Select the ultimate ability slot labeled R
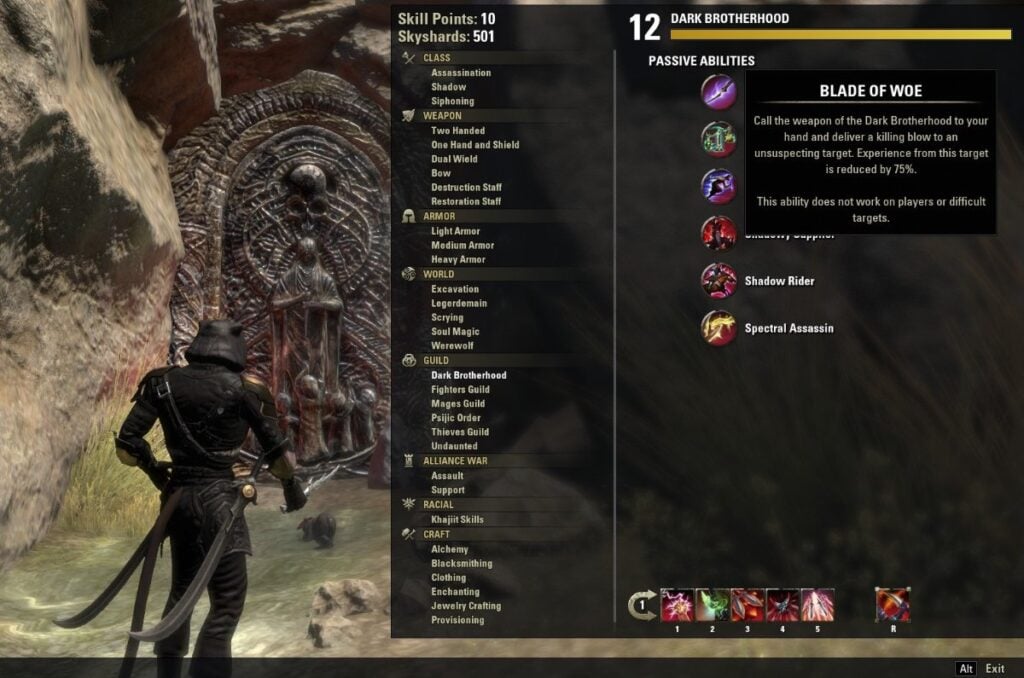 coord(892,605)
